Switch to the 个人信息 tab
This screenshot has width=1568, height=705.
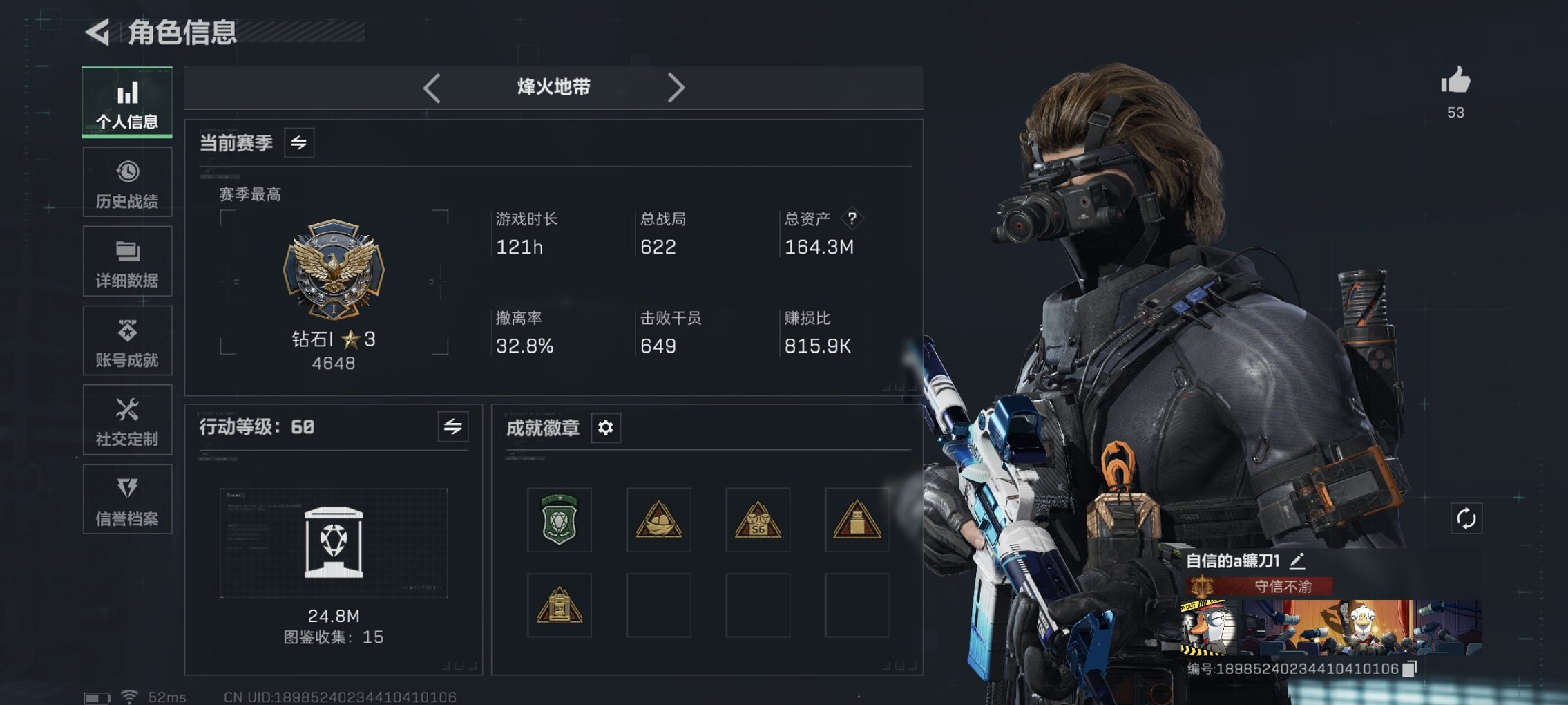(x=127, y=102)
